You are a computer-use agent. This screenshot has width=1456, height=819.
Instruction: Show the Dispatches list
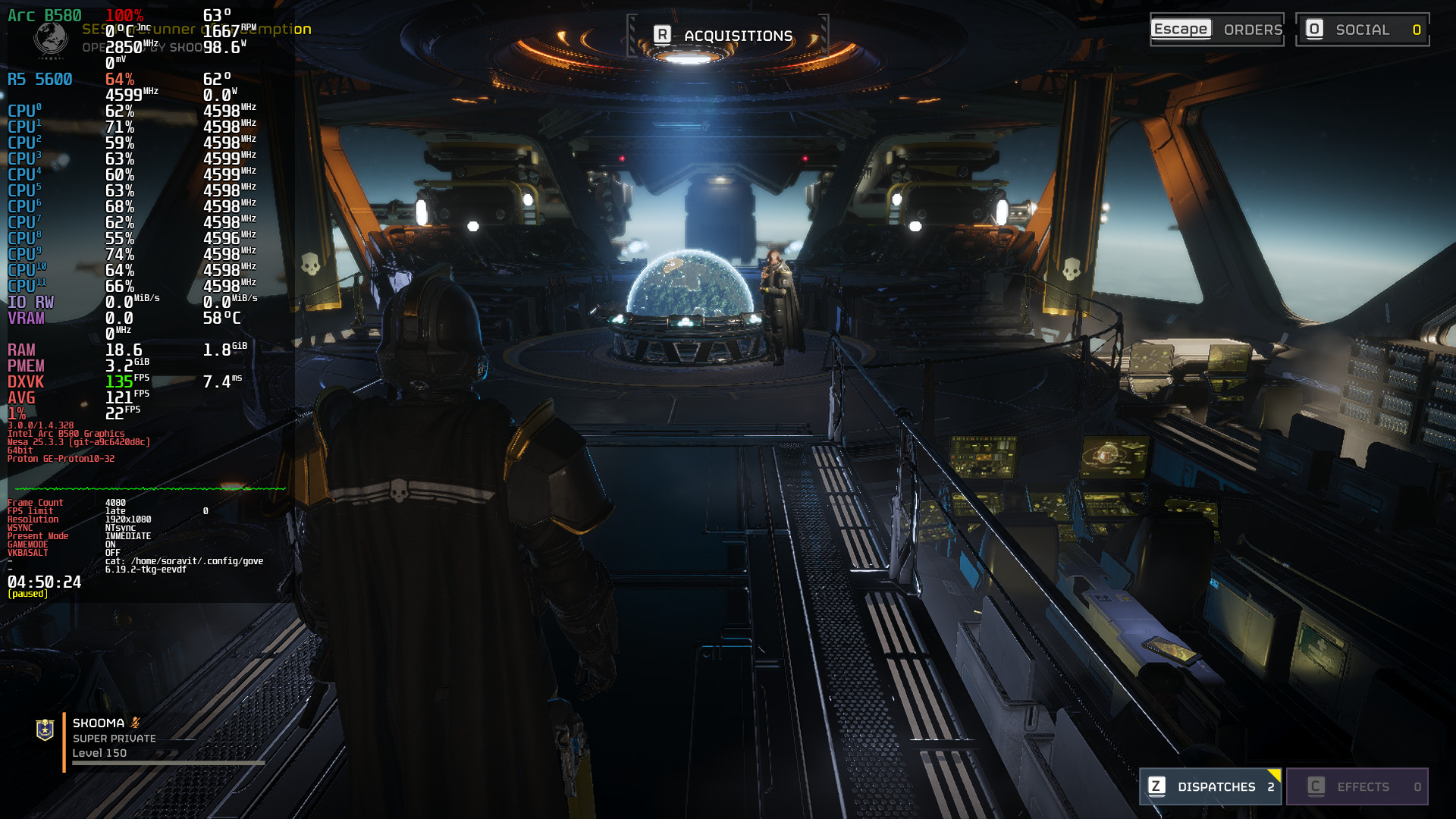(x=1210, y=786)
